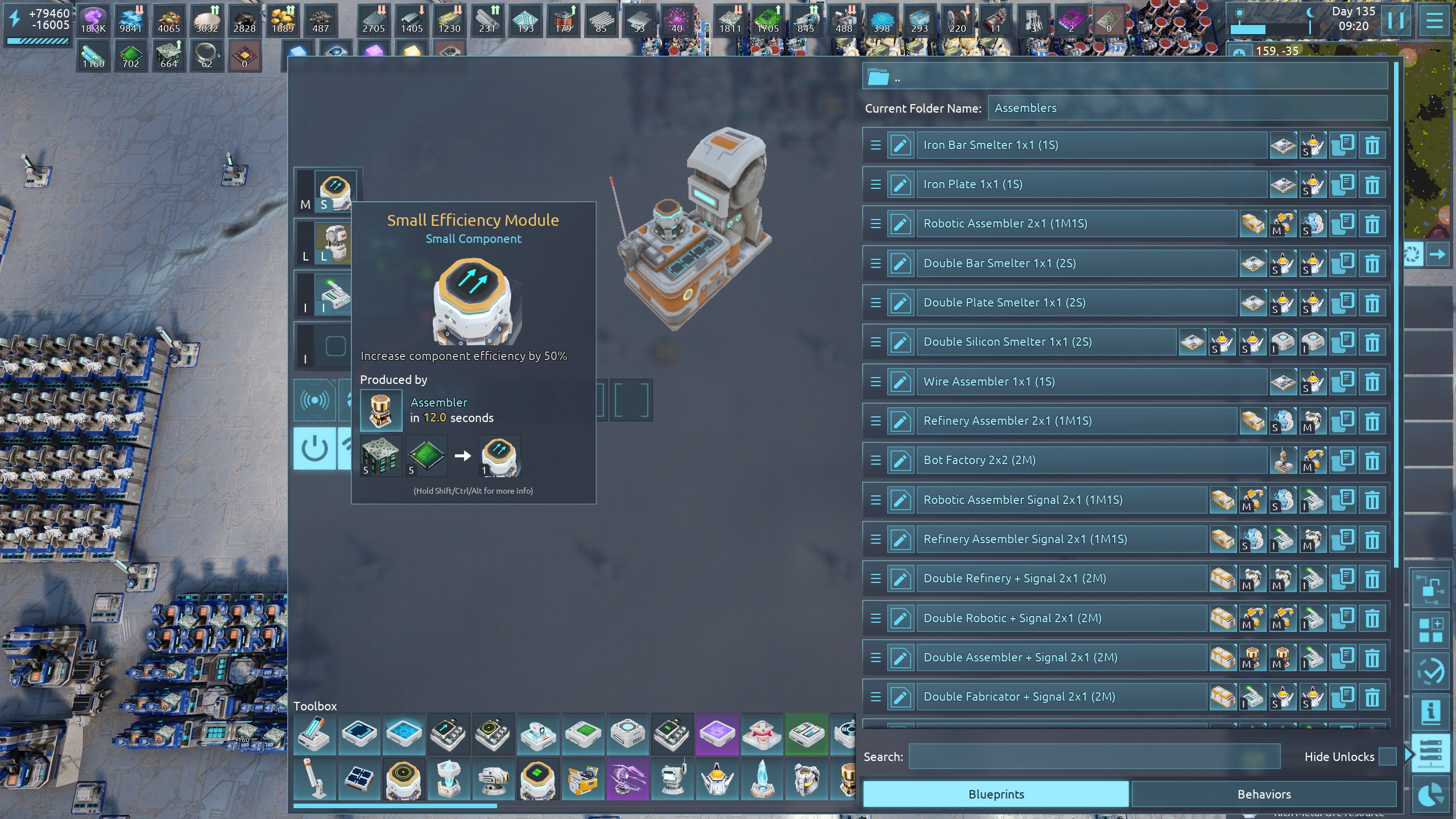Viewport: 1456px width, 819px height.
Task: Pick Double Fabricator + Signal 2x1 blueprint
Action: point(1061,697)
